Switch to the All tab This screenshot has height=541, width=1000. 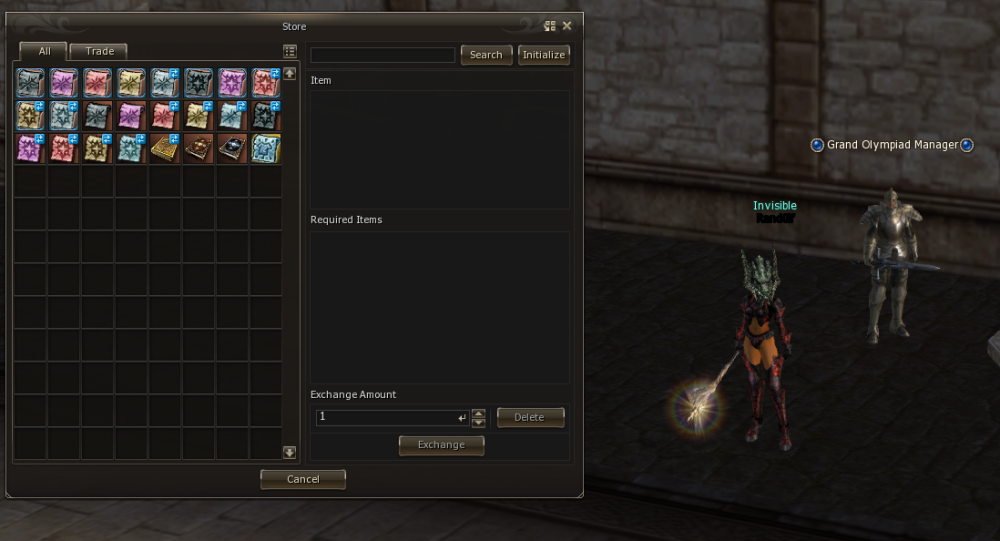point(43,51)
